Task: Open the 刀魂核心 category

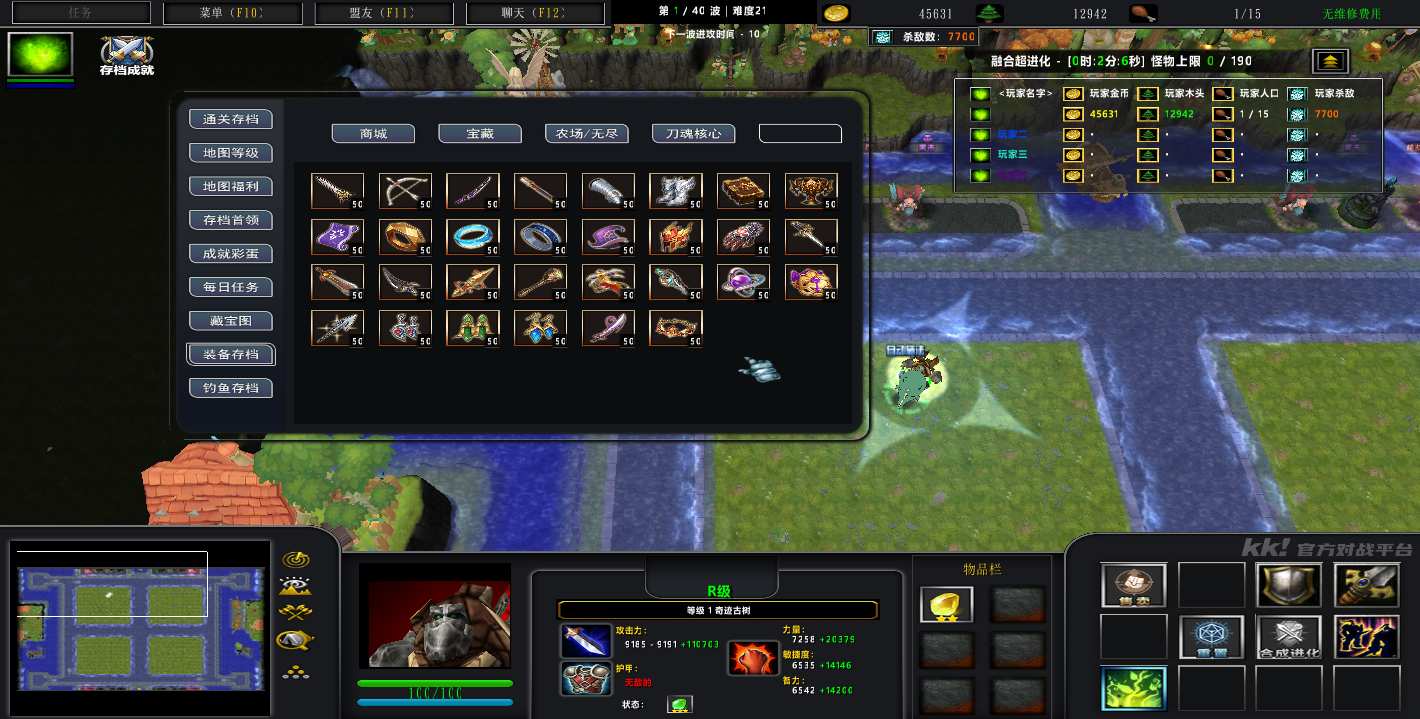Action: (x=694, y=134)
